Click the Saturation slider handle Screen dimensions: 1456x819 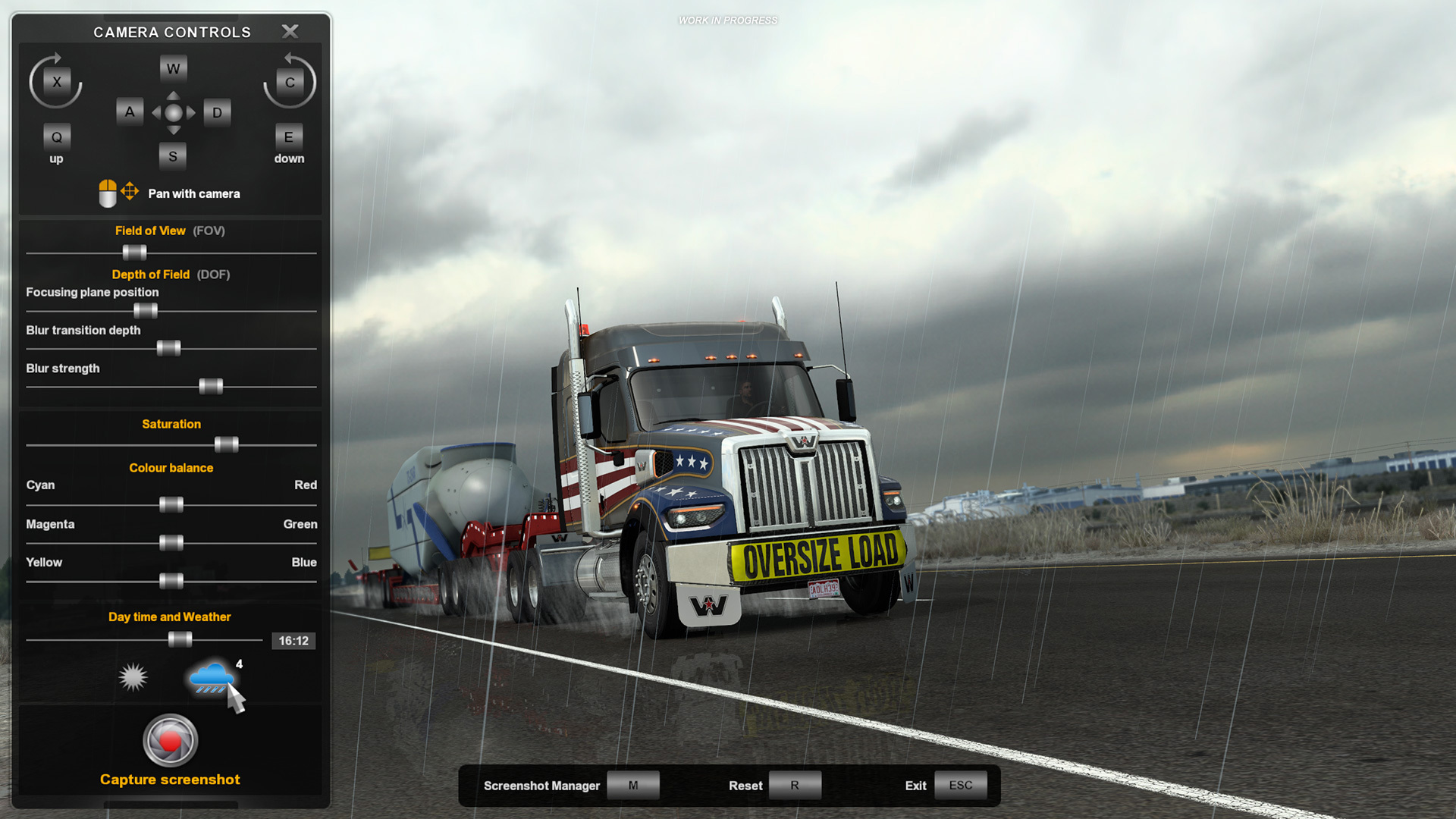click(x=227, y=444)
